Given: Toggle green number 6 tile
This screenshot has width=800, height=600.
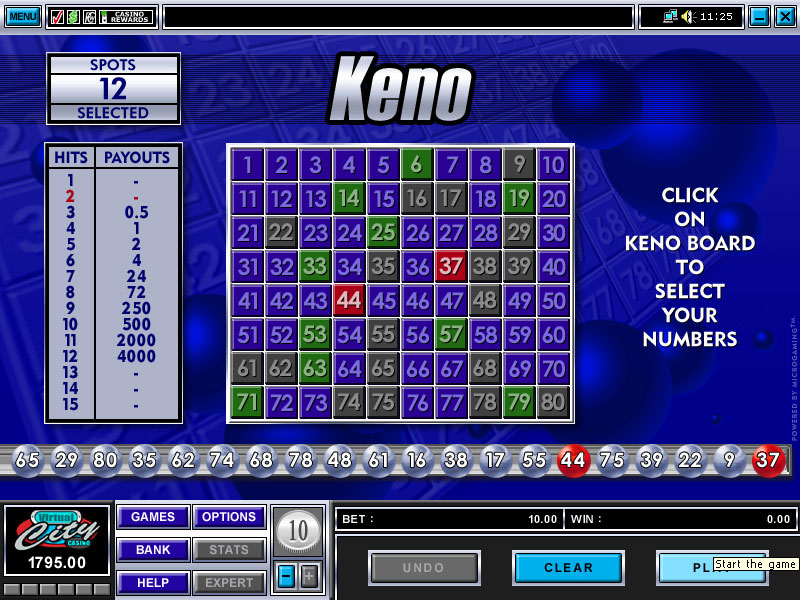Looking at the screenshot, I should click(417, 165).
